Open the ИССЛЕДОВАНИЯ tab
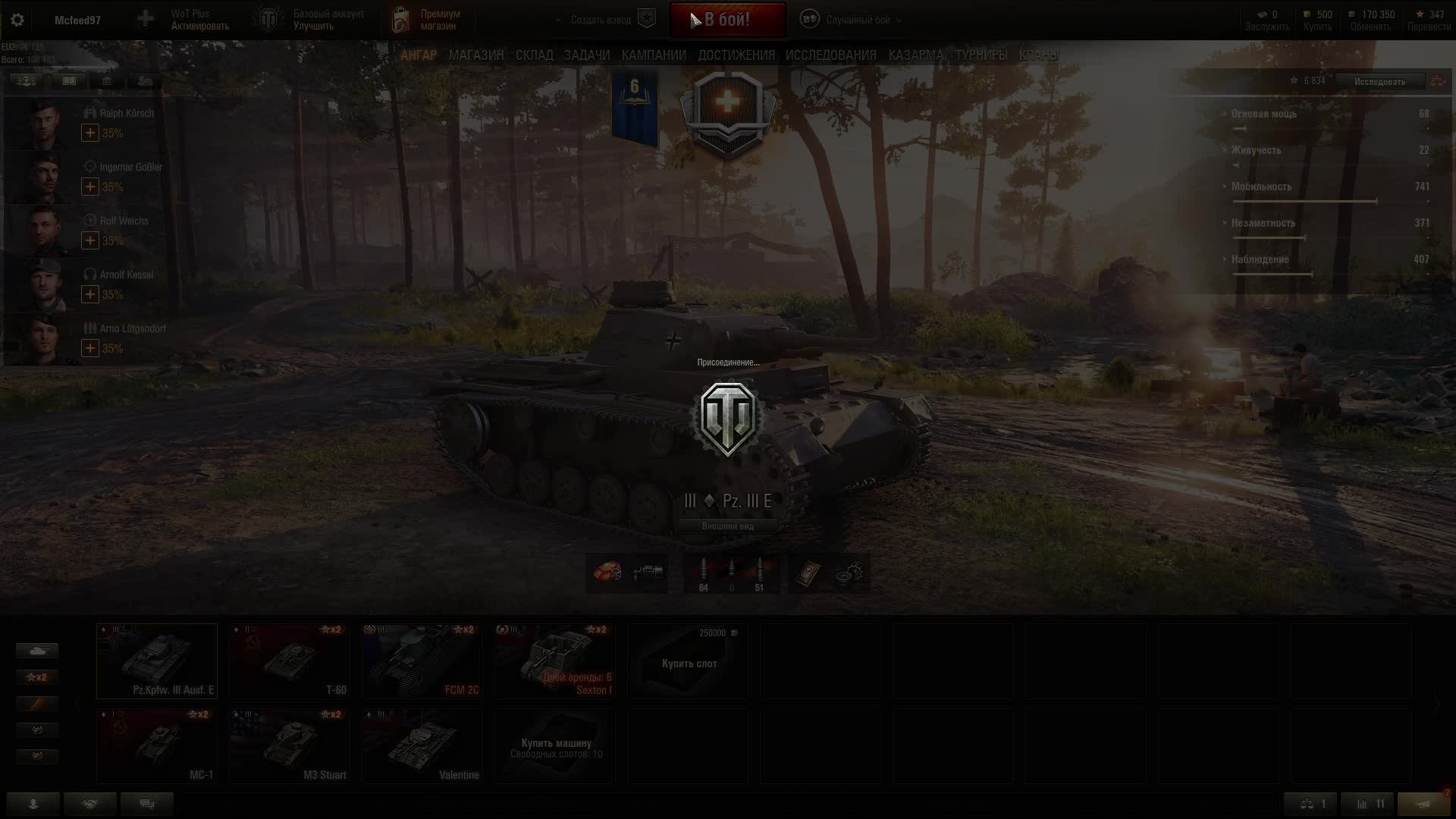The height and width of the screenshot is (819, 1456). coord(830,55)
